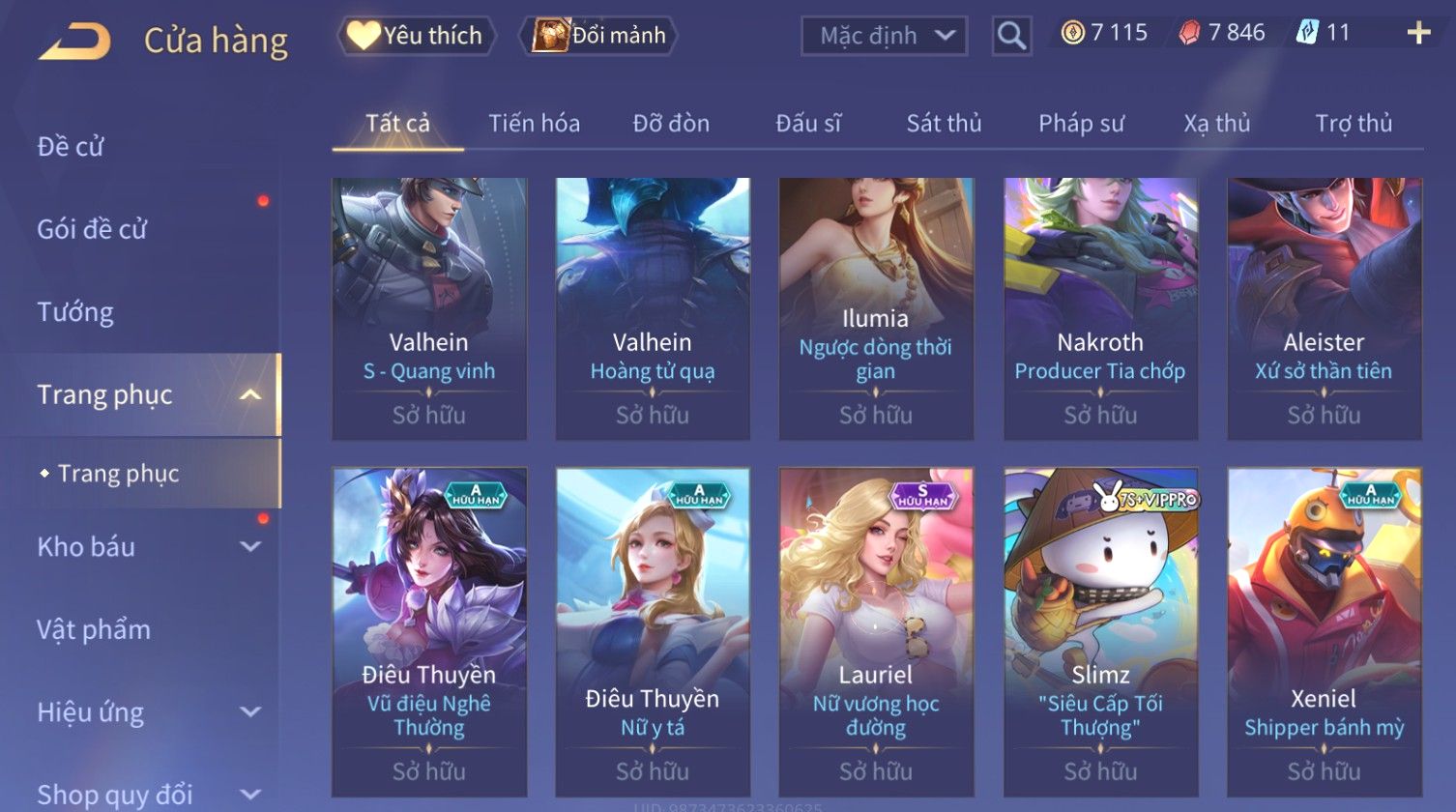Image resolution: width=1456 pixels, height=812 pixels.
Task: Select the Valhein S - Quang vinh skin
Action: (x=429, y=308)
